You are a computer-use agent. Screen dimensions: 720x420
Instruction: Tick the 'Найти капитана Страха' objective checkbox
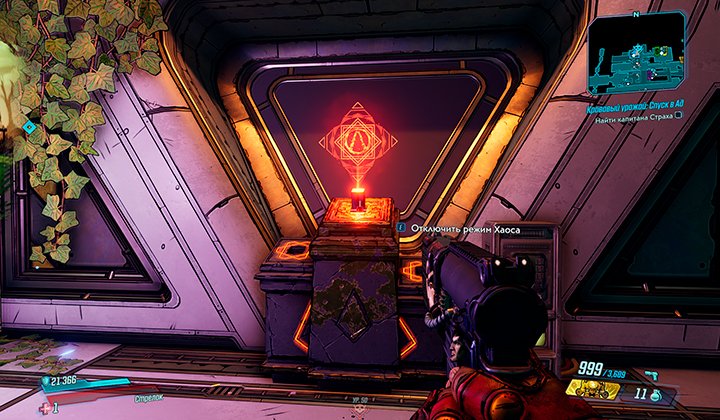(678, 115)
